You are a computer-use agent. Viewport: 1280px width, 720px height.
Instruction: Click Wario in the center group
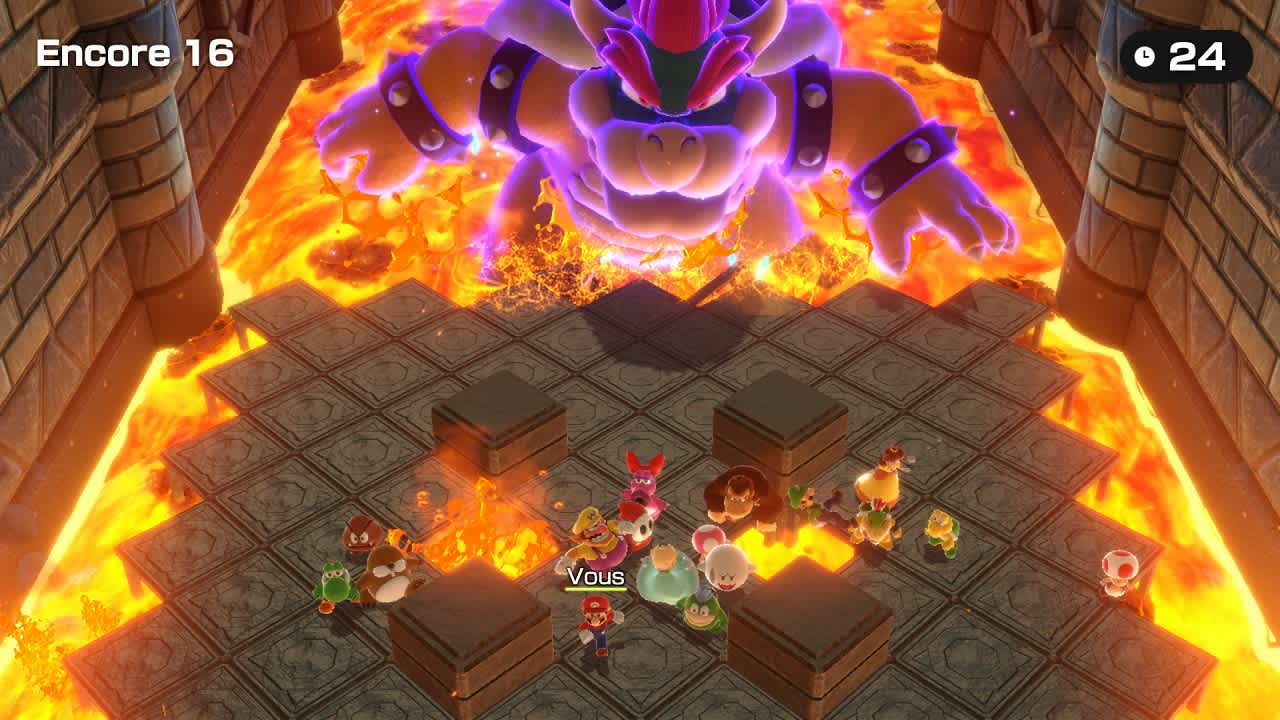pyautogui.click(x=594, y=533)
